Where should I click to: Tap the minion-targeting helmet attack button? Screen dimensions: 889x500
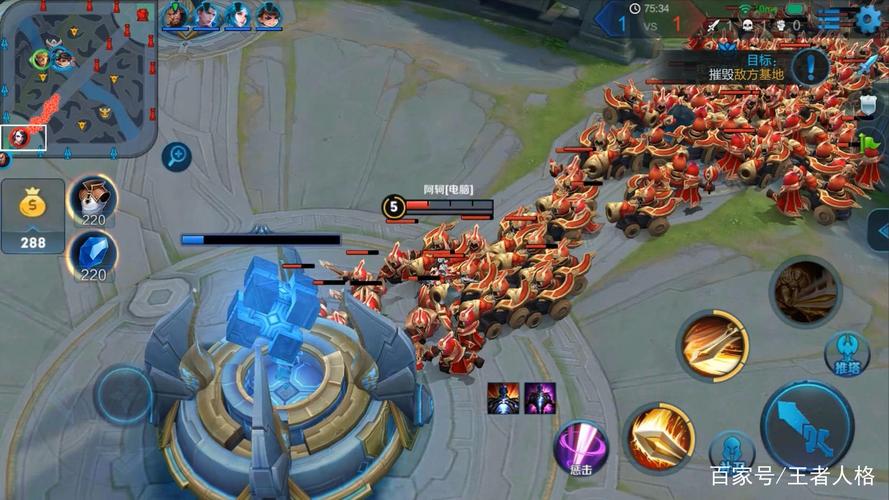point(731,450)
